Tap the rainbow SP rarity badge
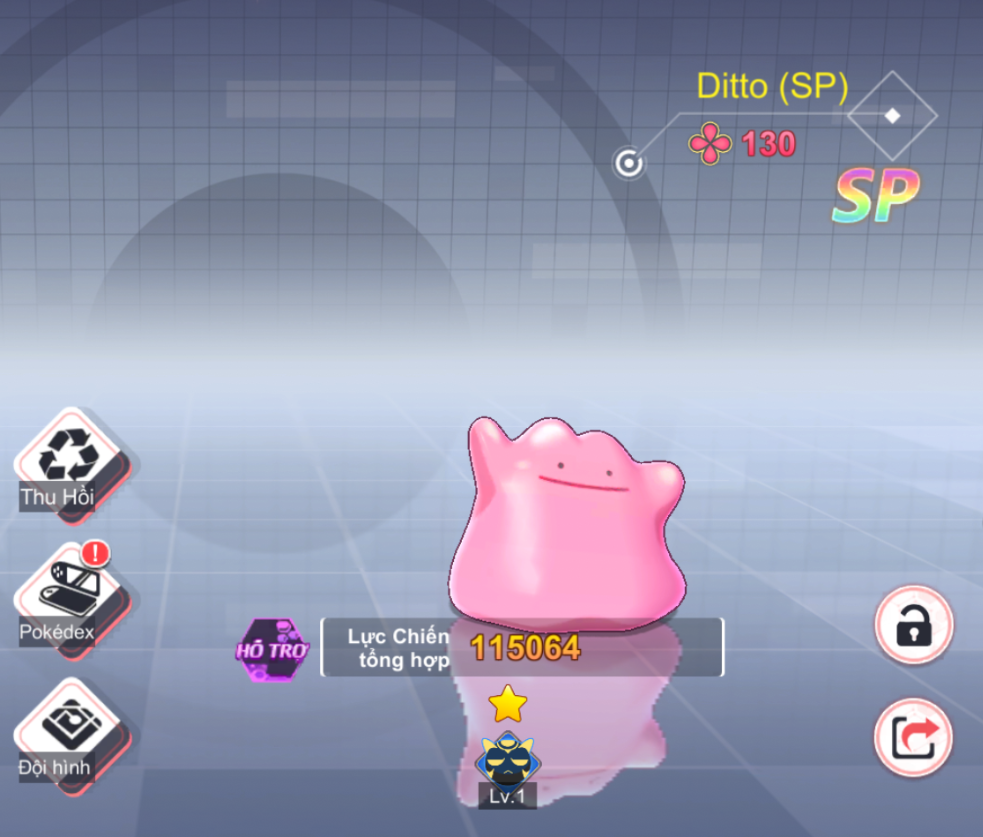This screenshot has width=983, height=837. click(875, 198)
